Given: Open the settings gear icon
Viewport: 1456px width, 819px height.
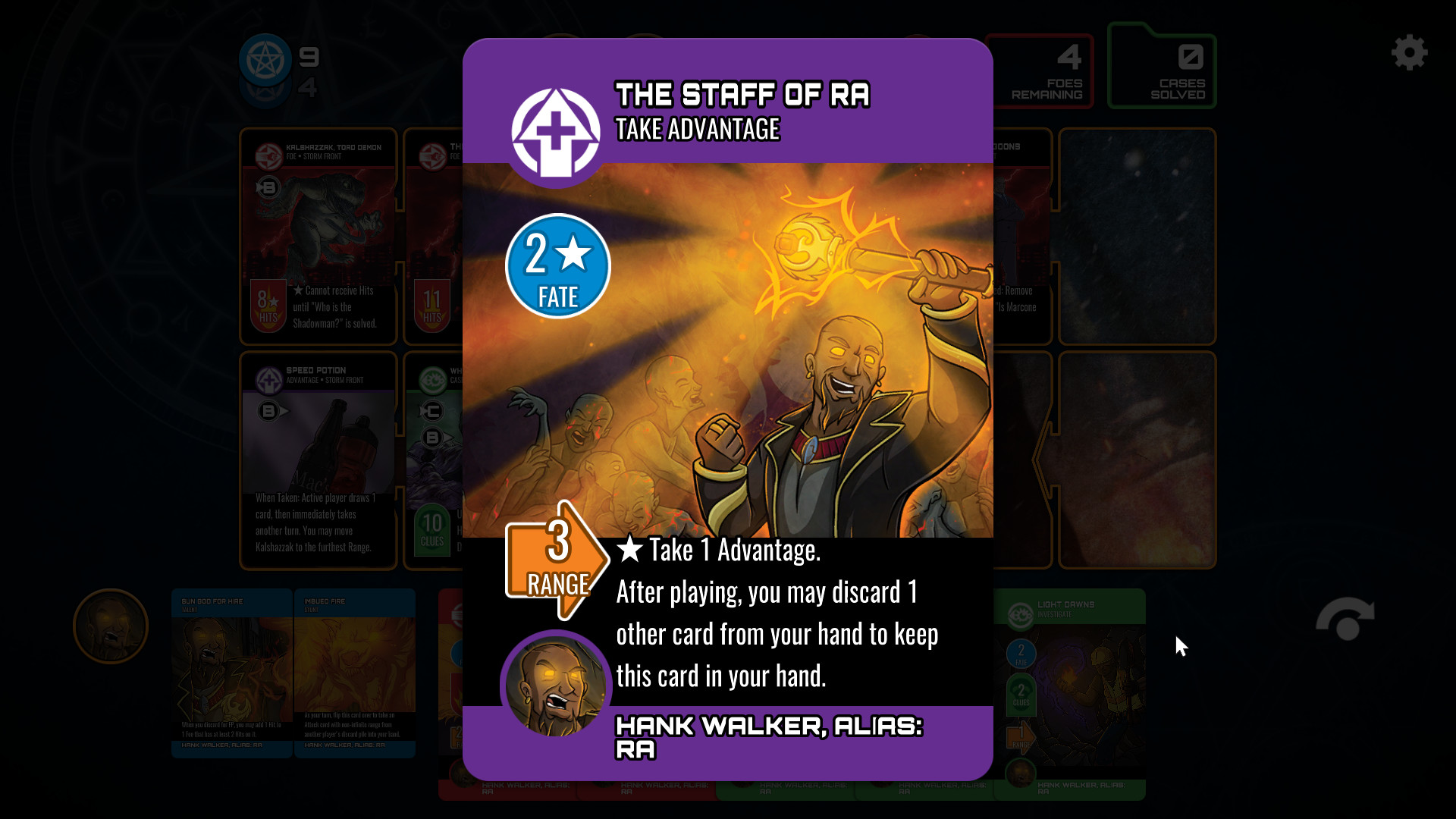Looking at the screenshot, I should [1410, 53].
